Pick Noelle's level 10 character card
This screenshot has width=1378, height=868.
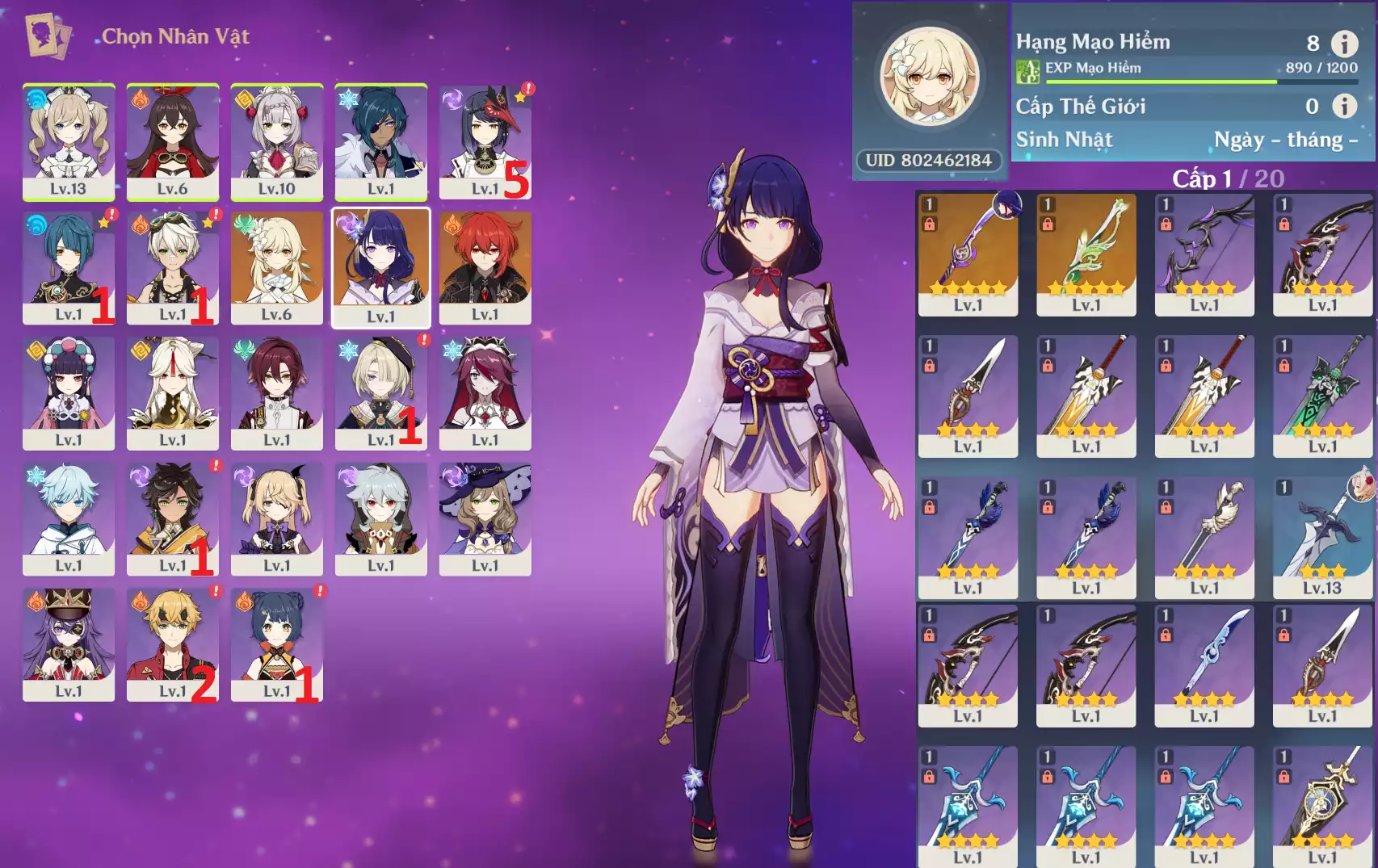click(x=277, y=141)
